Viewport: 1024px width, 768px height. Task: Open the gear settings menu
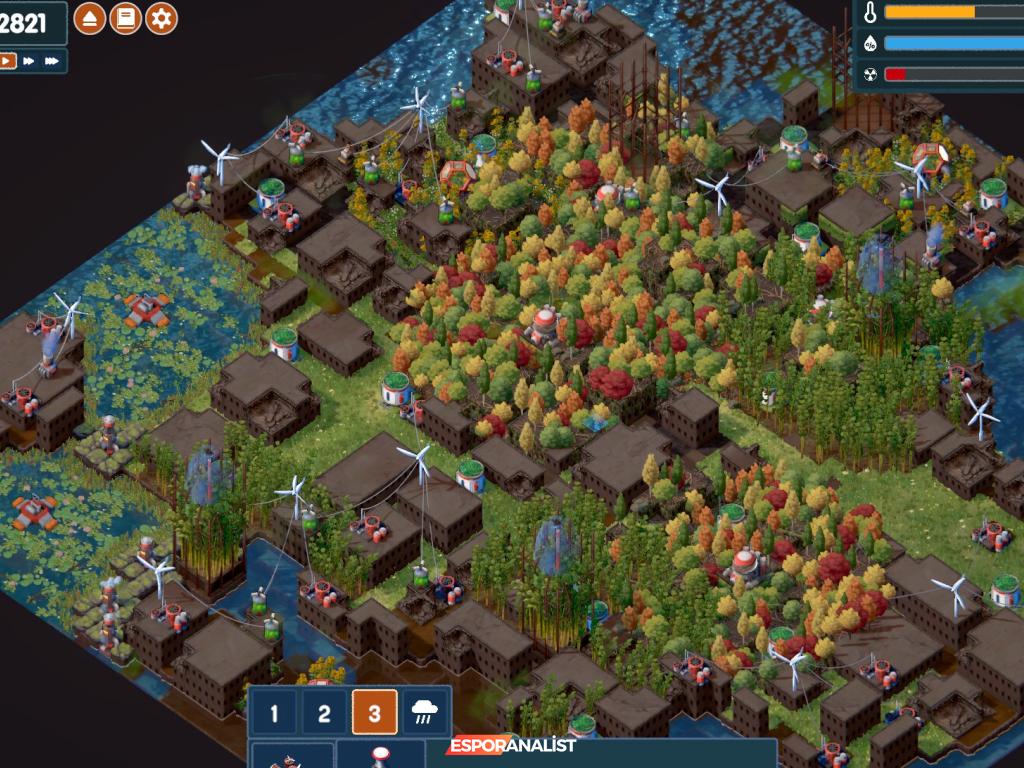click(161, 18)
